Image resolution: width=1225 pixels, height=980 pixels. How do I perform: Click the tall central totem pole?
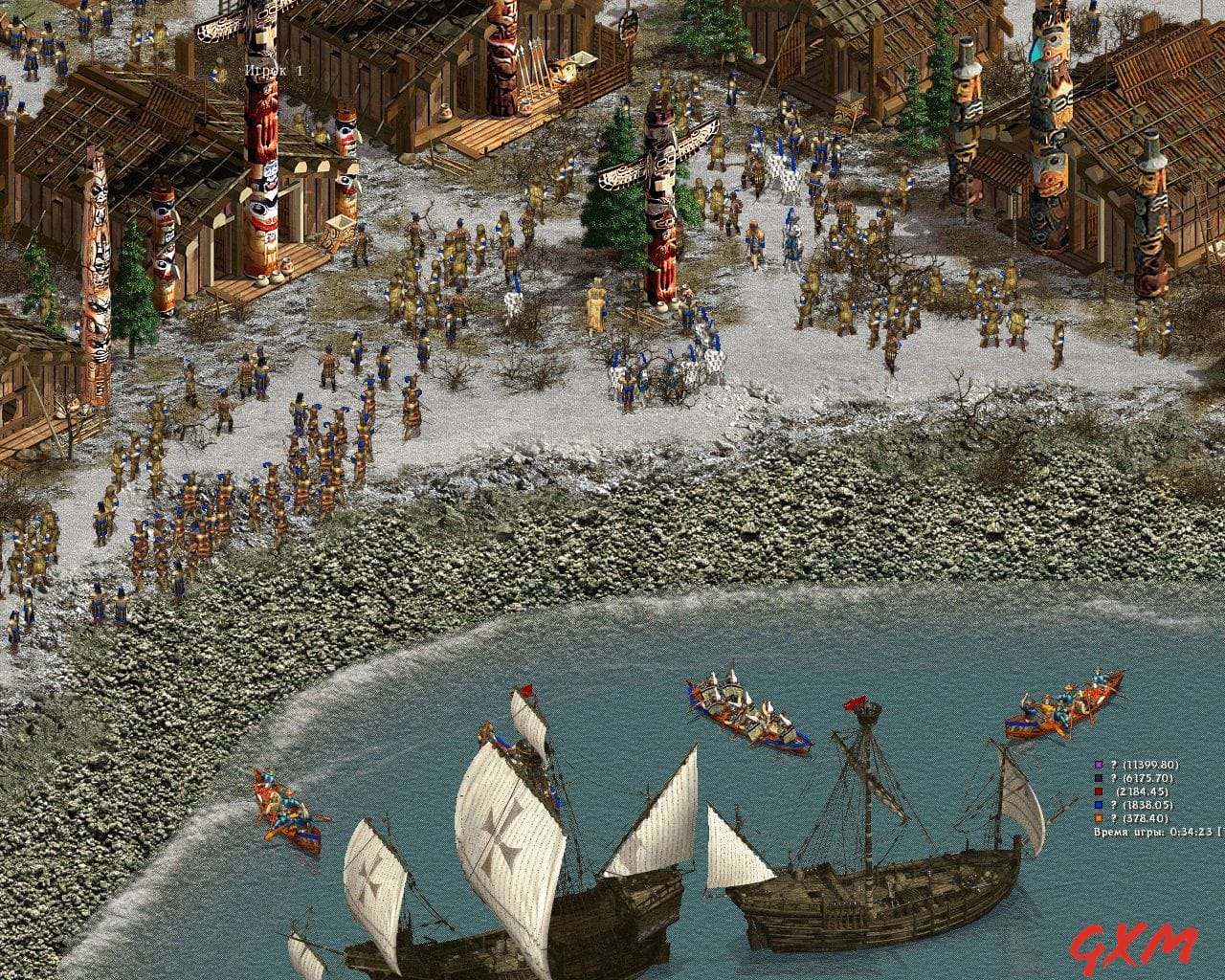coord(660,211)
